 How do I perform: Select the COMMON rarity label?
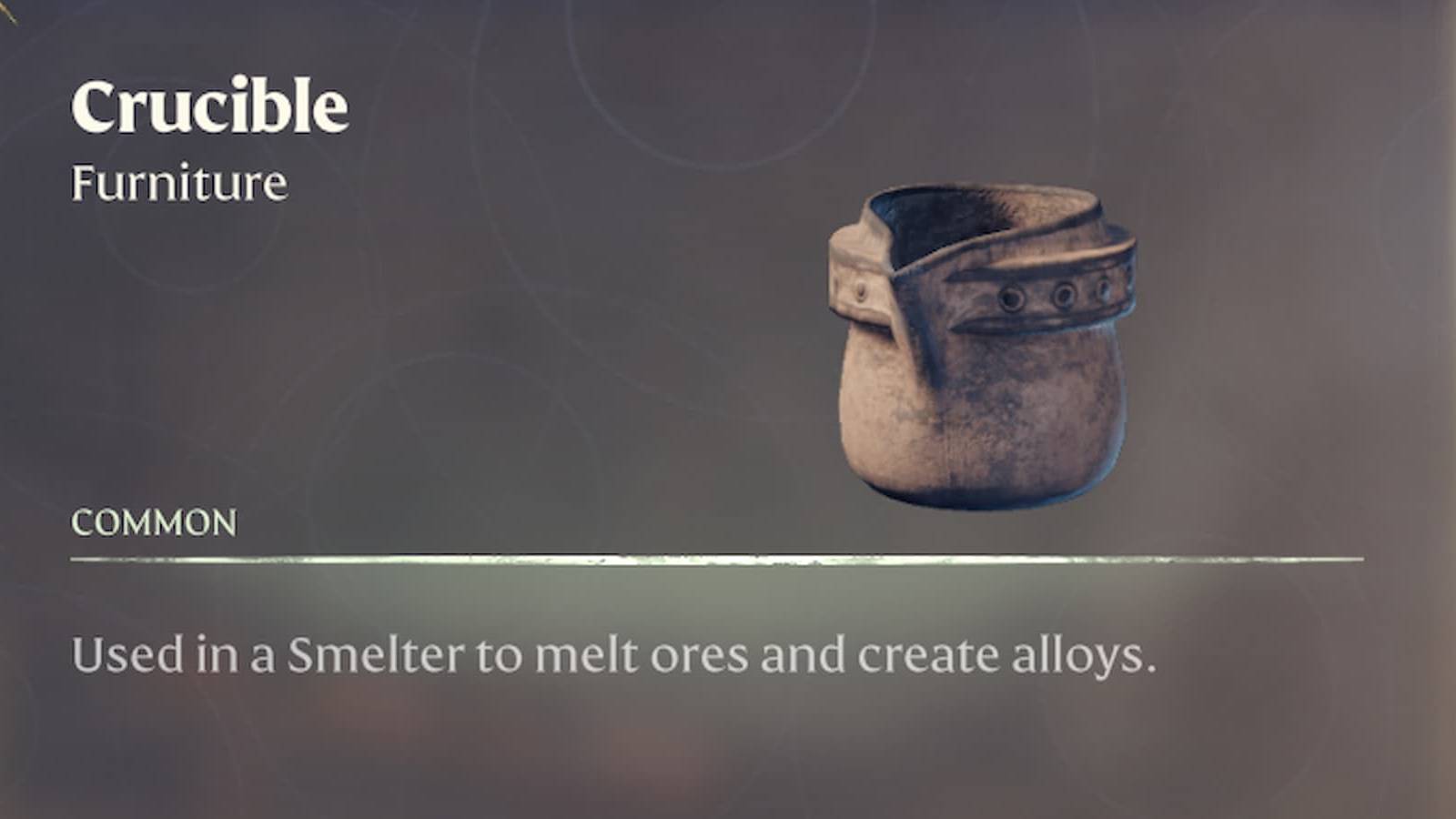pos(153,521)
